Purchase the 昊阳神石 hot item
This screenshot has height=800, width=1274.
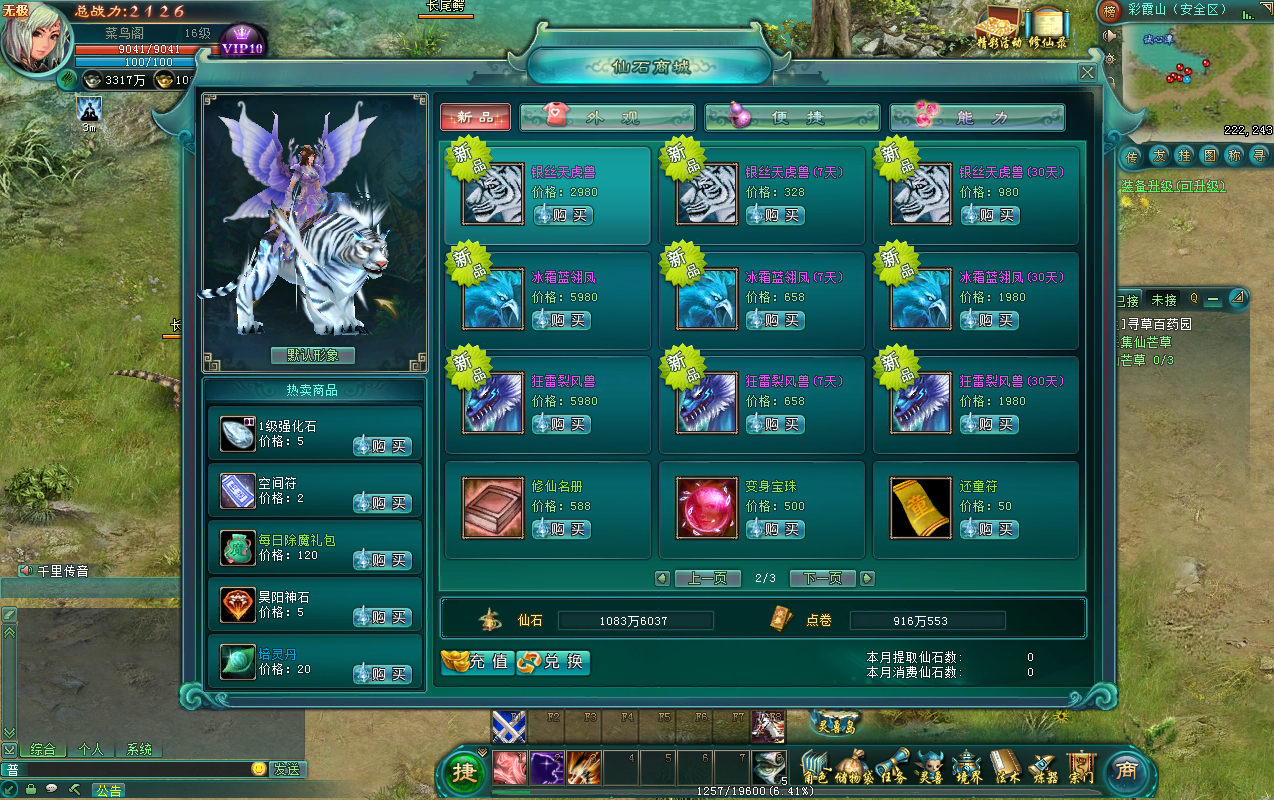coord(382,618)
